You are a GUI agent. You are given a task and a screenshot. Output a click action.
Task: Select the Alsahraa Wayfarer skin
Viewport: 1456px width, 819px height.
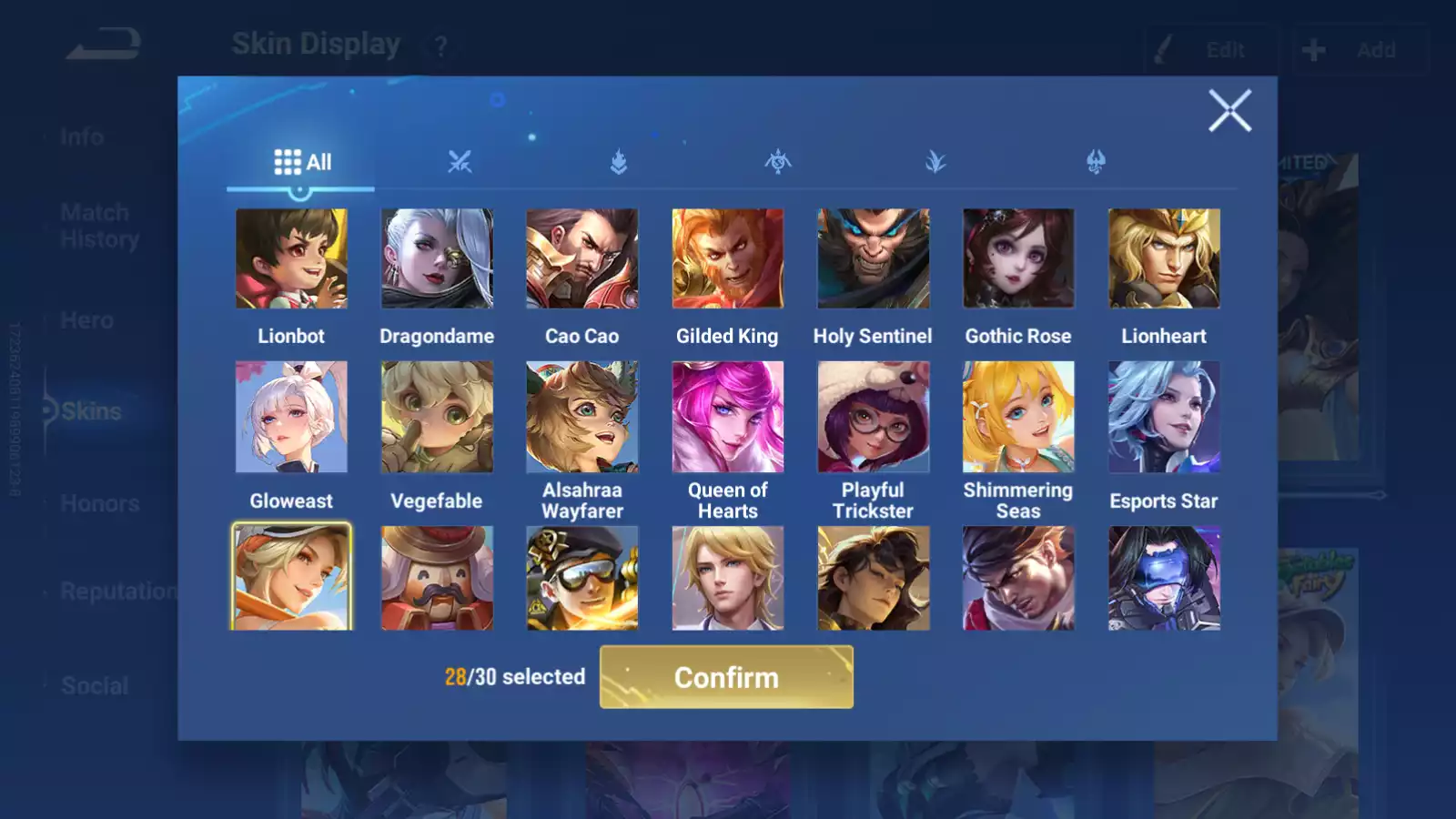[582, 417]
